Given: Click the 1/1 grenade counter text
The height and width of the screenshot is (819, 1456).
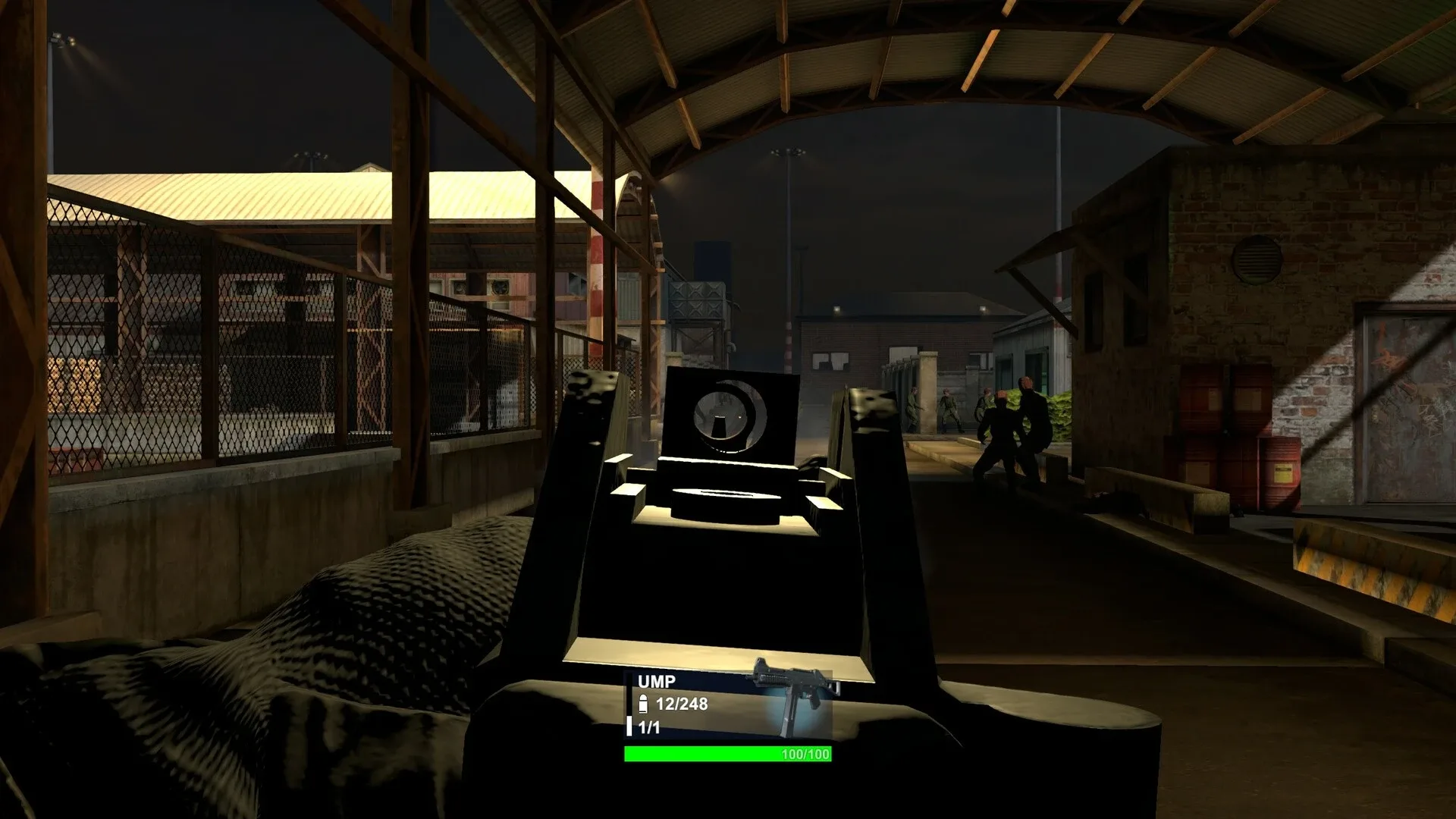Looking at the screenshot, I should click(x=649, y=726).
